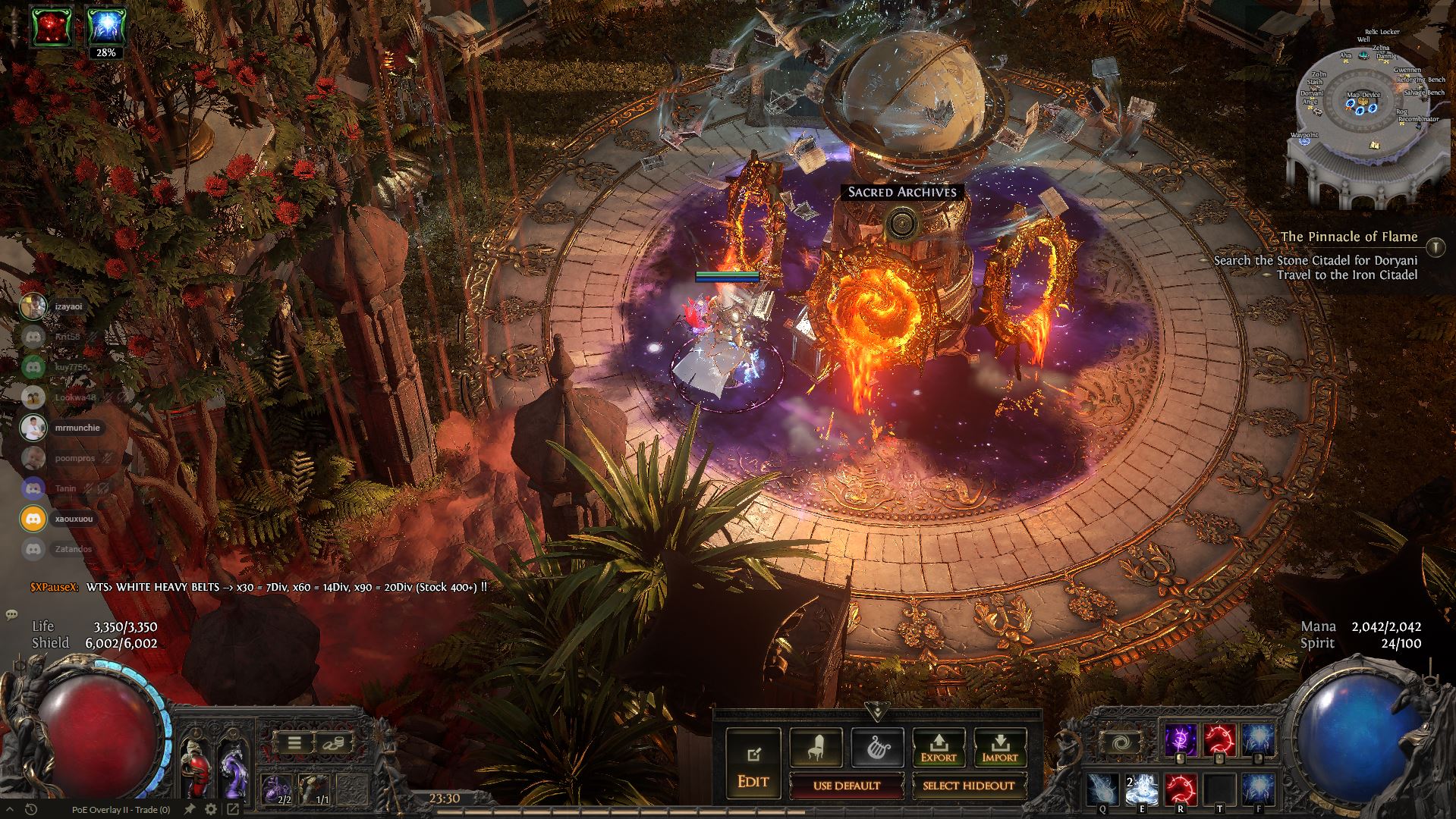The width and height of the screenshot is (1456, 819).
Task: Select the harp music button
Action: (877, 748)
